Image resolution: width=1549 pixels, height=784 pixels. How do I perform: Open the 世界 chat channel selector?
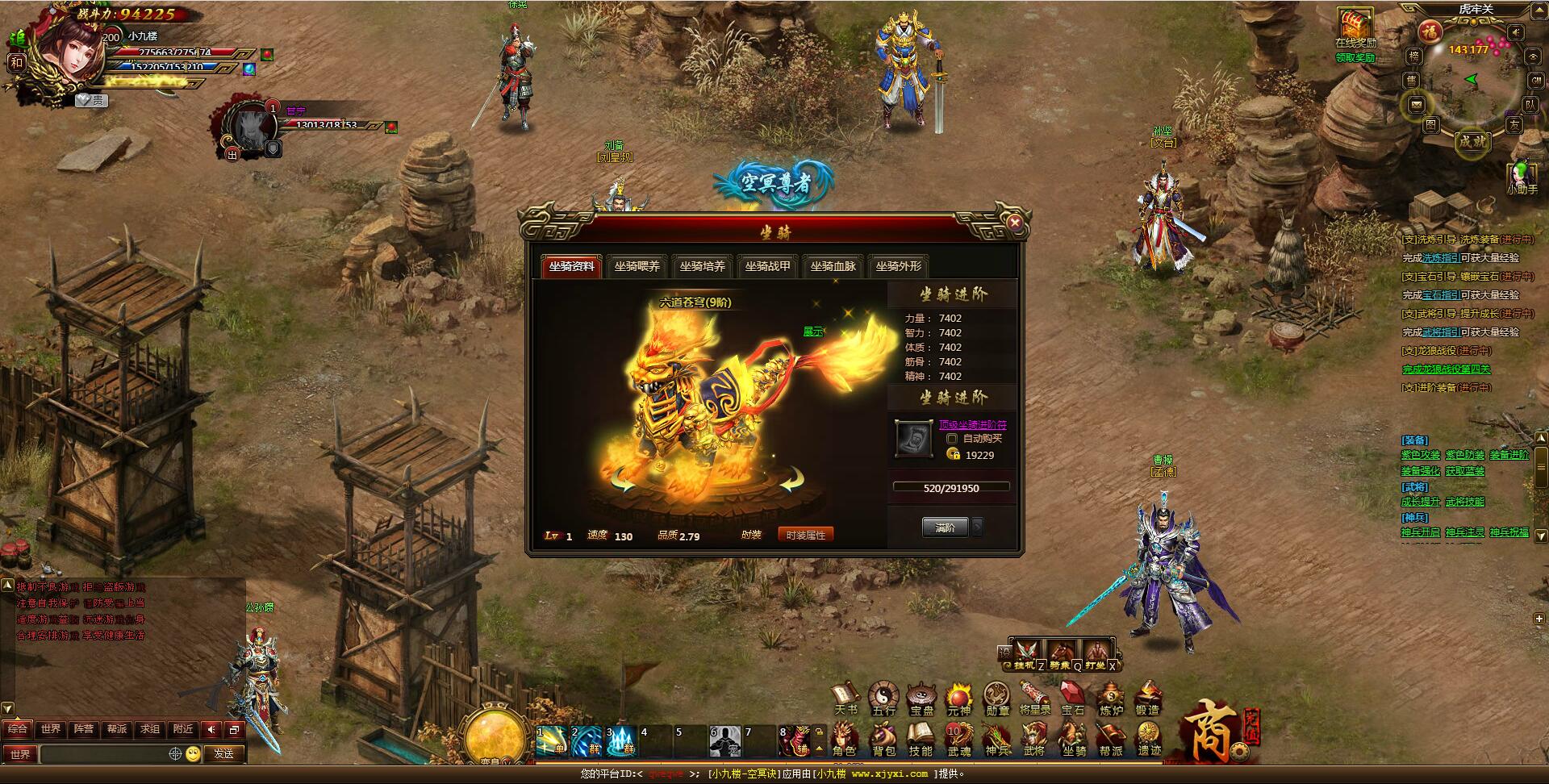(21, 755)
